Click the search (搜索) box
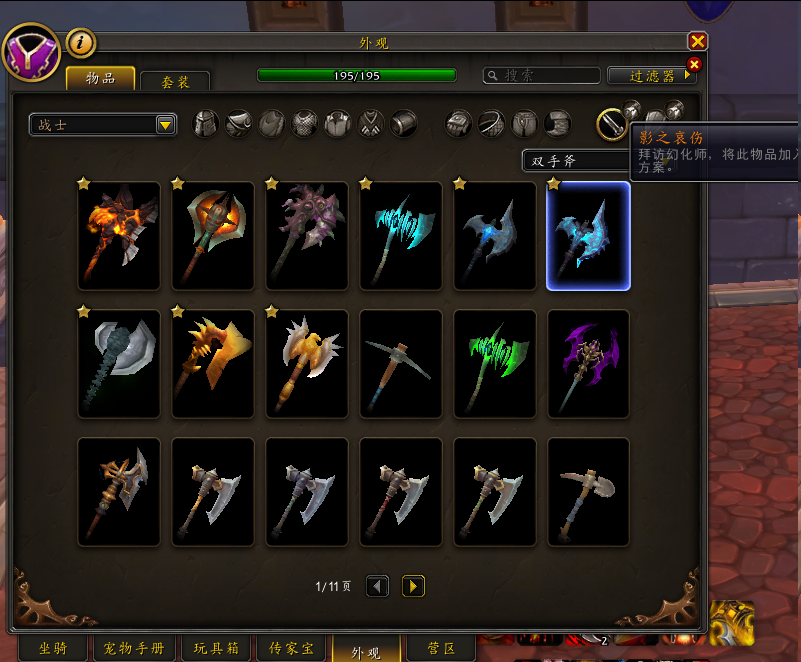This screenshot has height=662, width=801. pyautogui.click(x=541, y=75)
